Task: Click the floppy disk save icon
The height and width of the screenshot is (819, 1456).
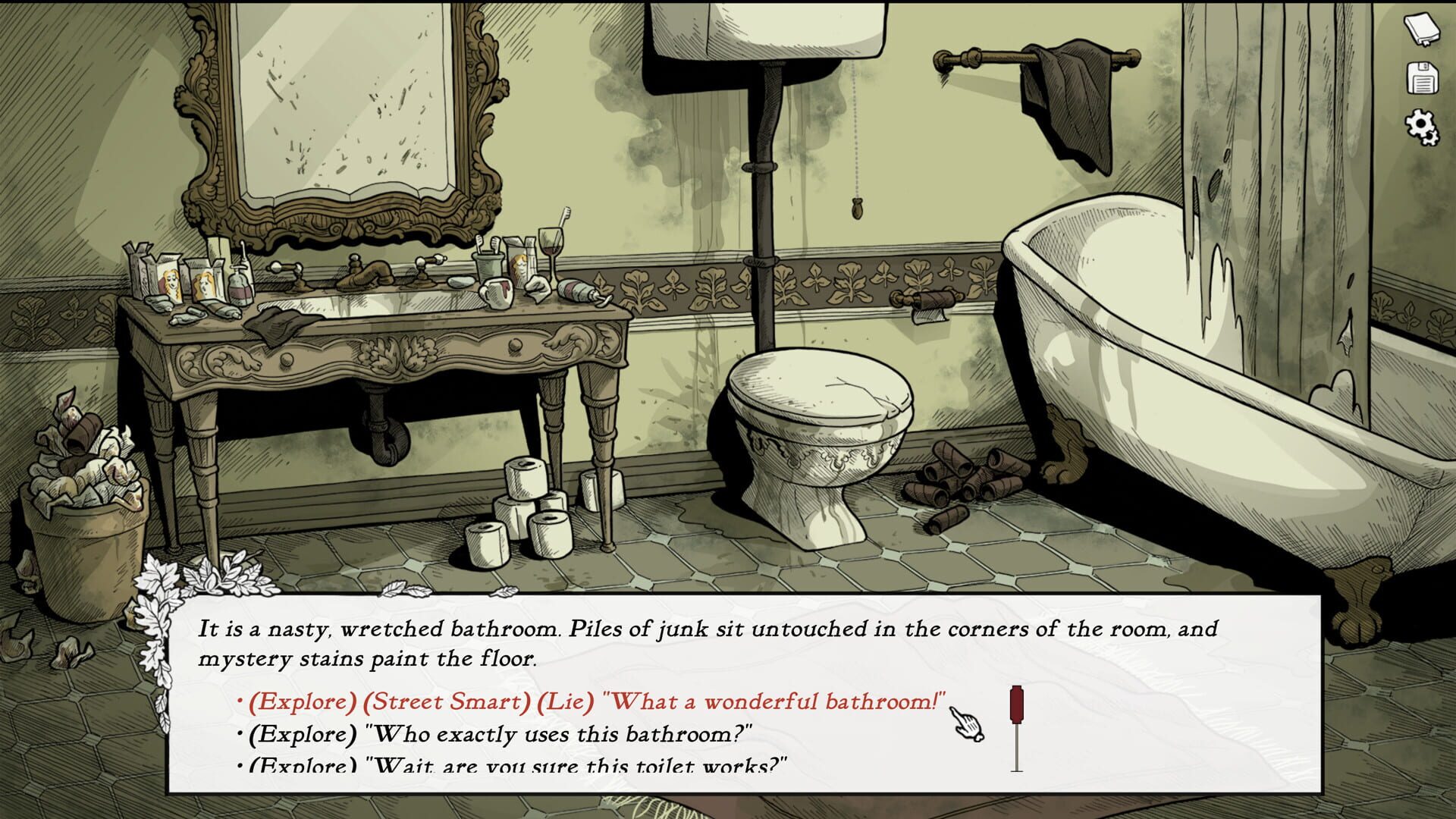Action: [x=1422, y=78]
